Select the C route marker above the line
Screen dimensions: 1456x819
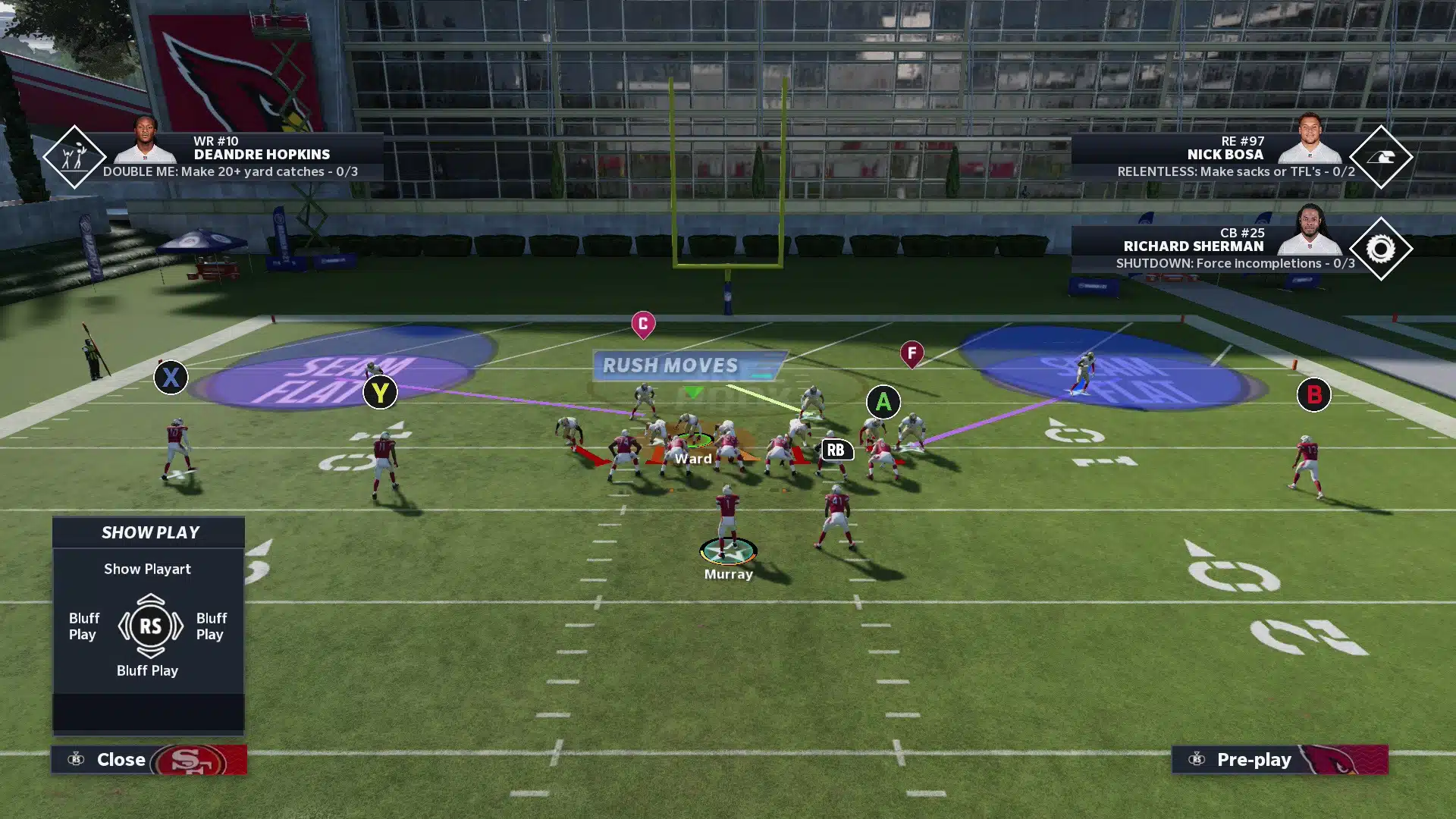click(x=643, y=322)
